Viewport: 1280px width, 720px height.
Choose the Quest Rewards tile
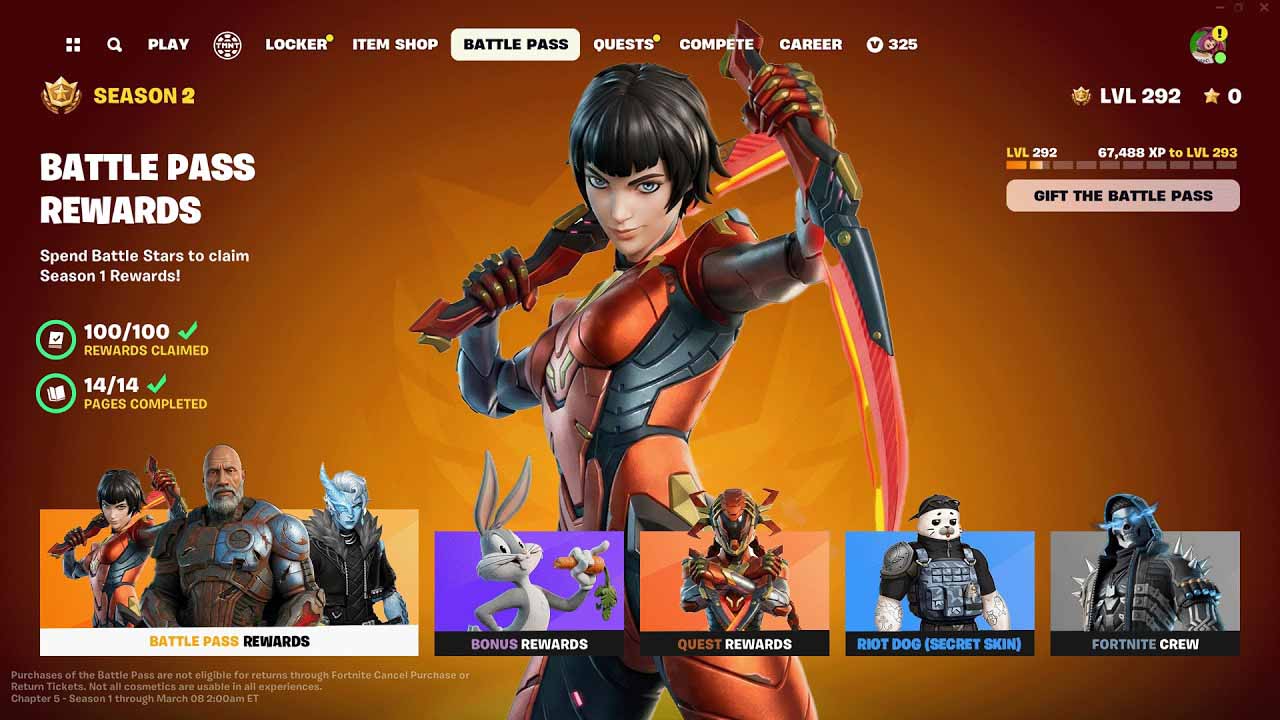(x=734, y=593)
